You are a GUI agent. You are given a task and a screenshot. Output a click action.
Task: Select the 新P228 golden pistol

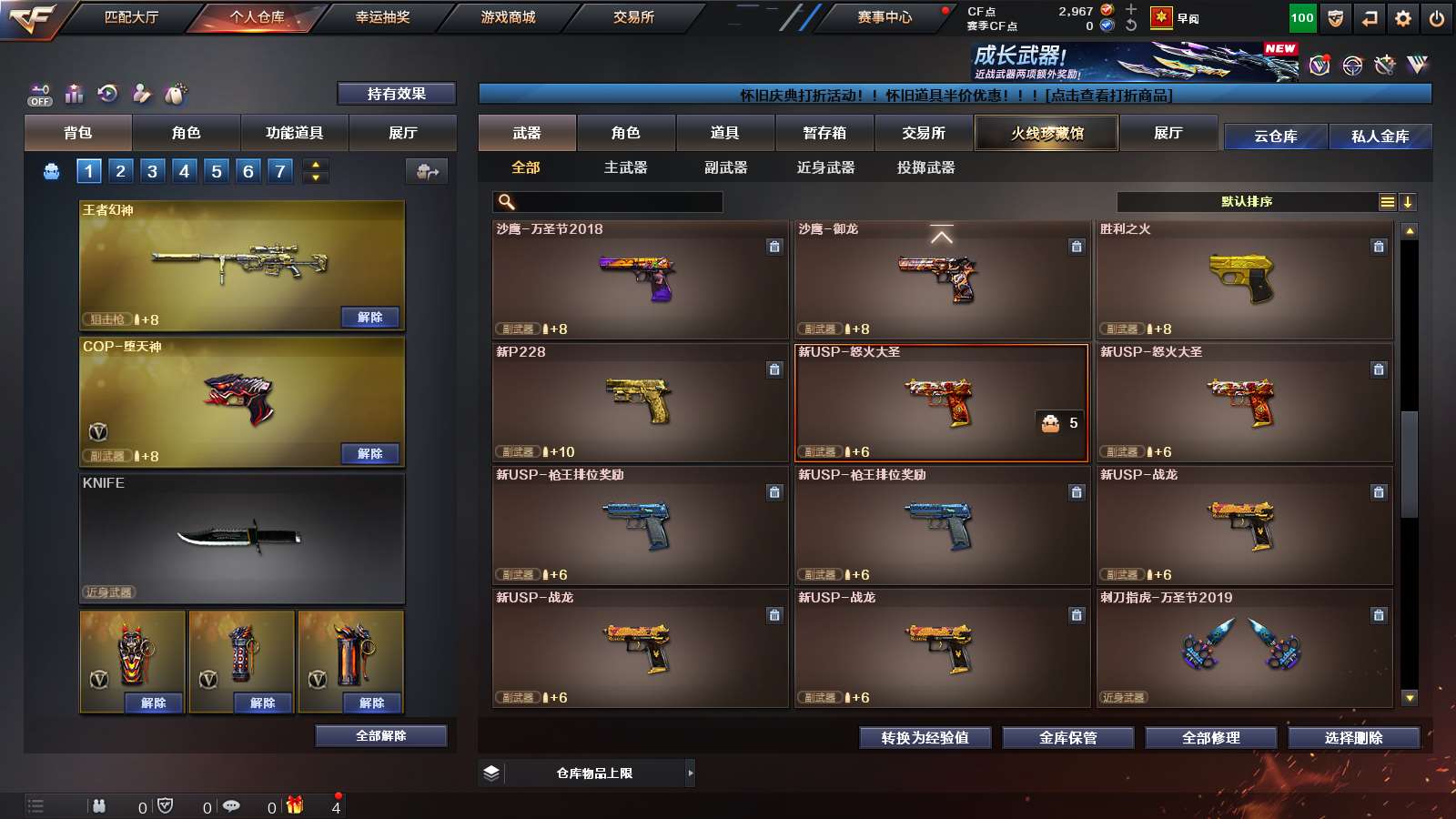coord(640,402)
